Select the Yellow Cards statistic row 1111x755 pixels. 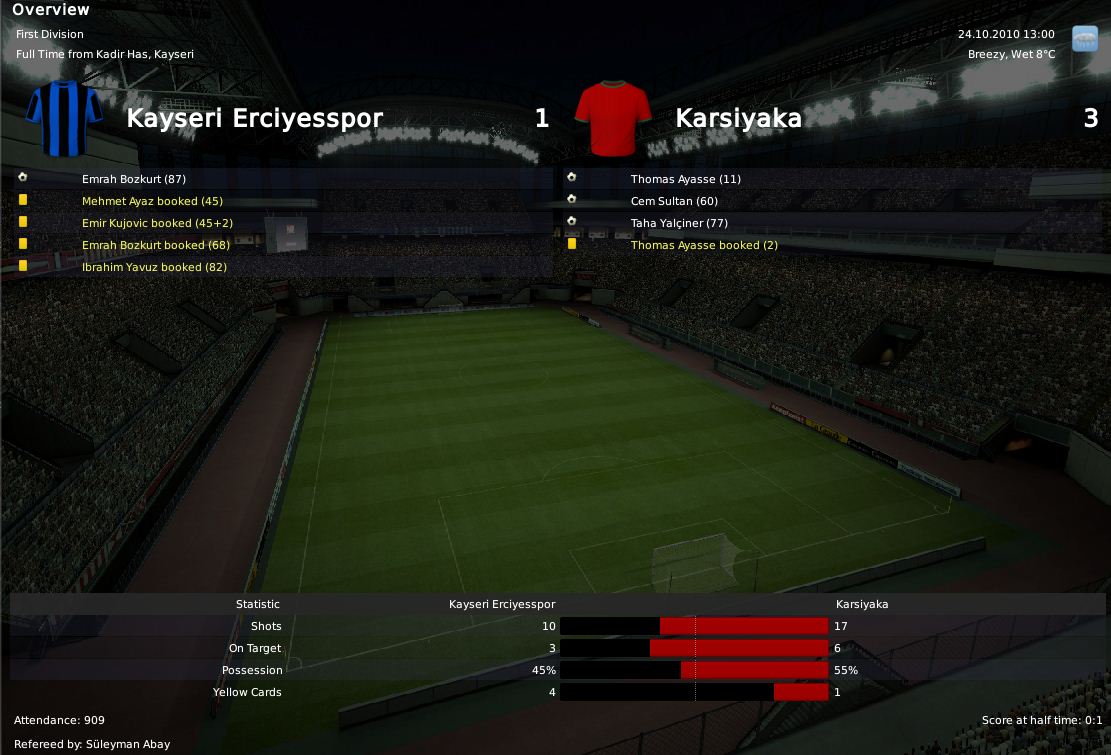tap(247, 692)
